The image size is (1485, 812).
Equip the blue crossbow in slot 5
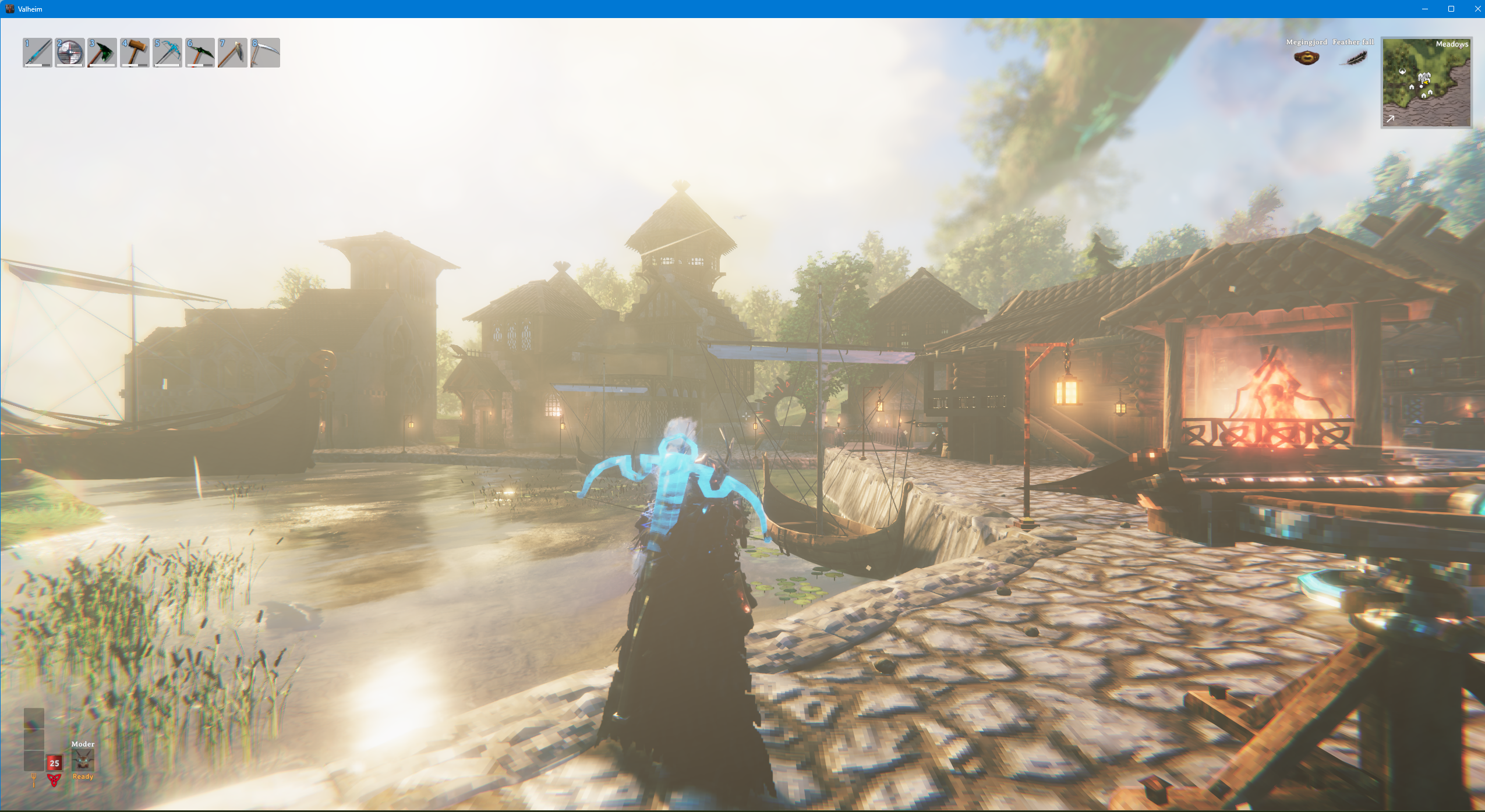point(168,53)
